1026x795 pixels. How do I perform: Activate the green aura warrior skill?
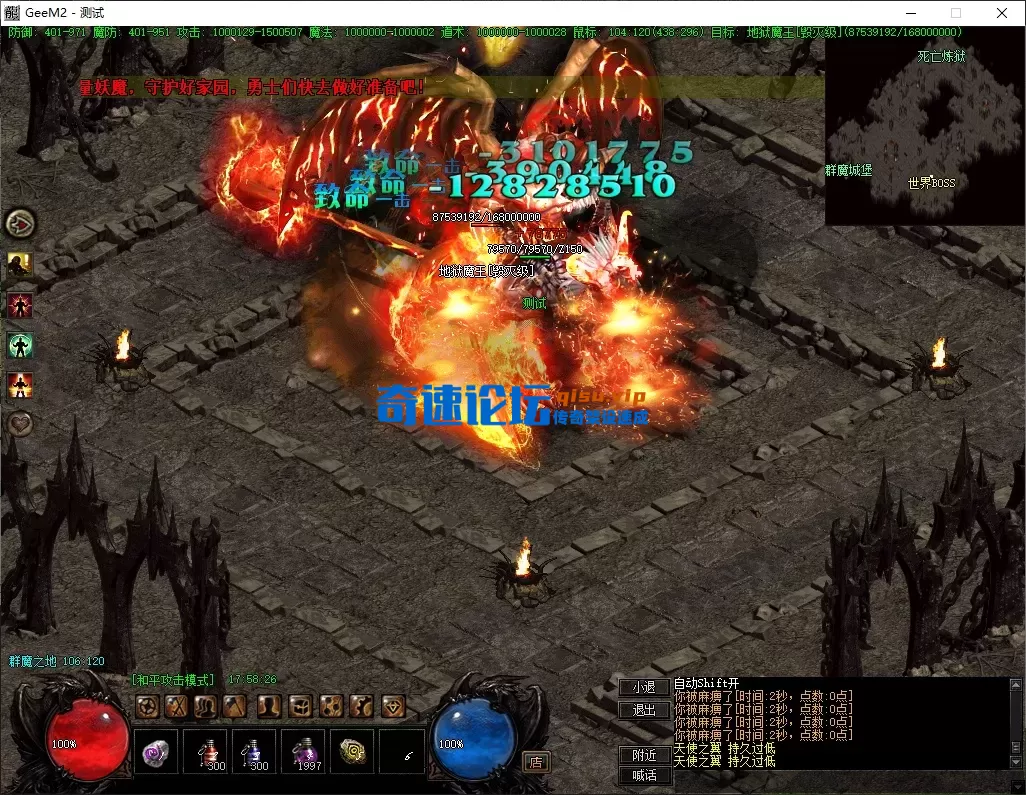coord(20,346)
